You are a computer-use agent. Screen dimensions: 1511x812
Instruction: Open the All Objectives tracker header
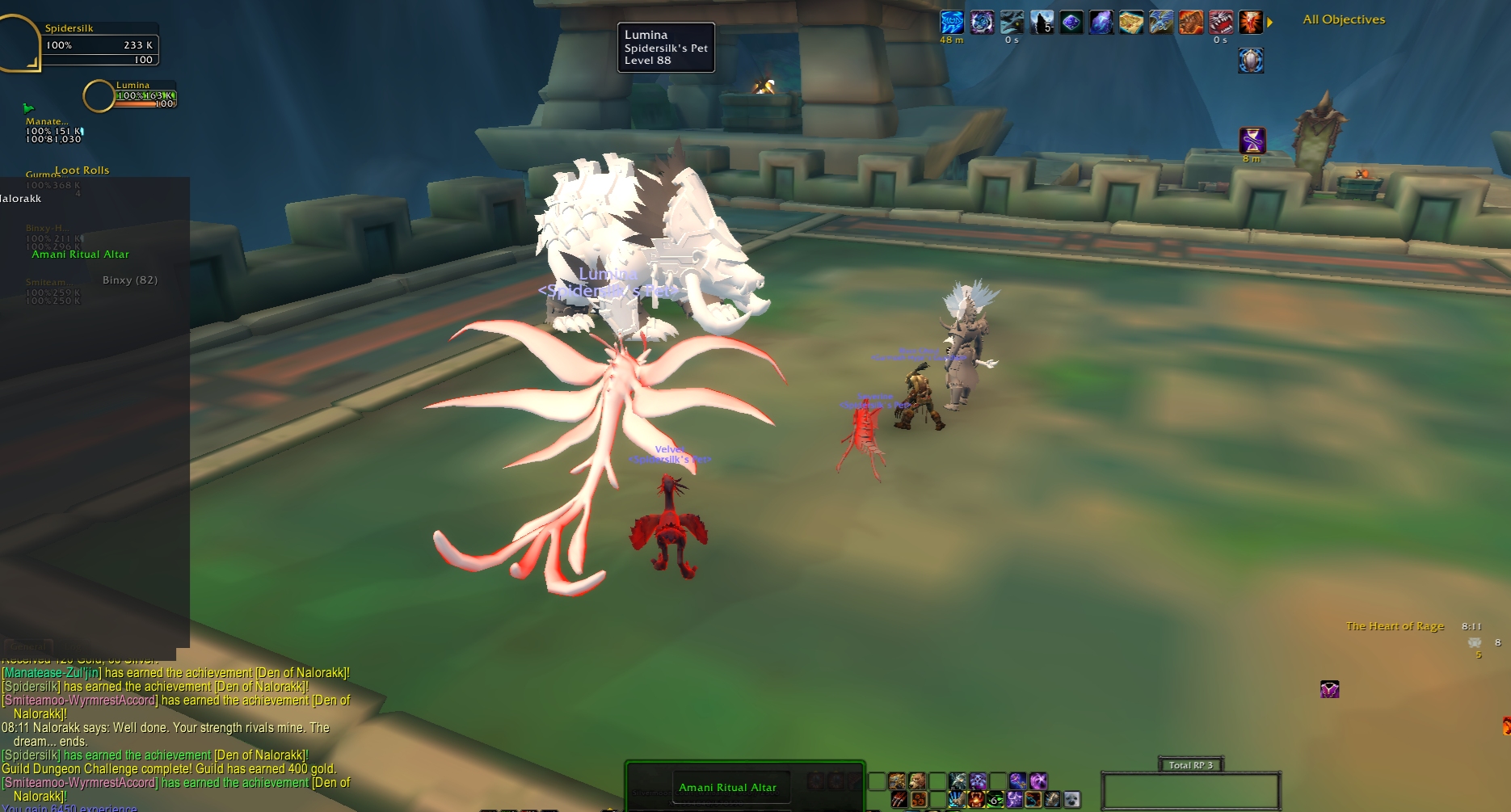tap(1344, 19)
